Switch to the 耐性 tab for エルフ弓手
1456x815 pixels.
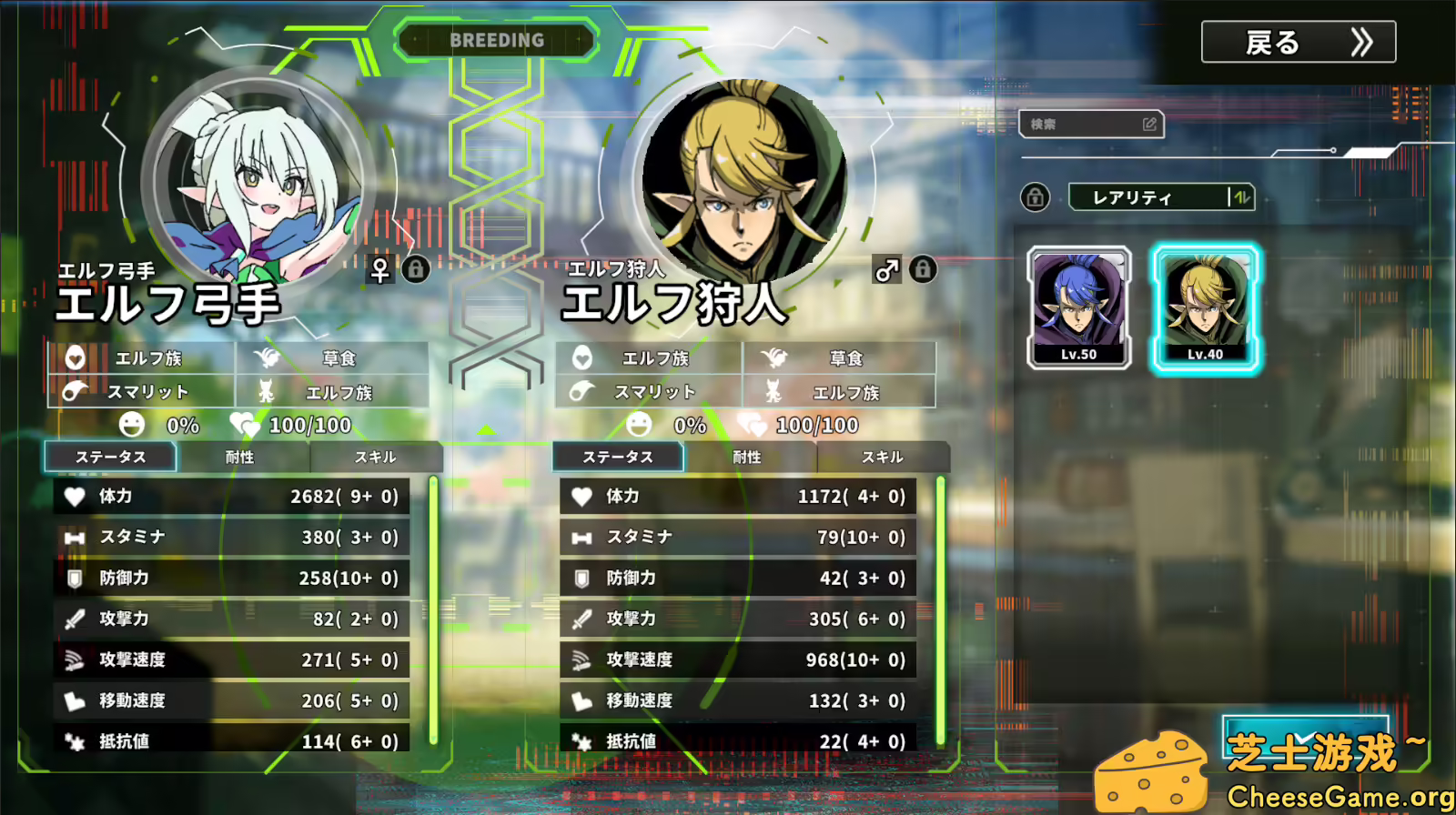240,458
